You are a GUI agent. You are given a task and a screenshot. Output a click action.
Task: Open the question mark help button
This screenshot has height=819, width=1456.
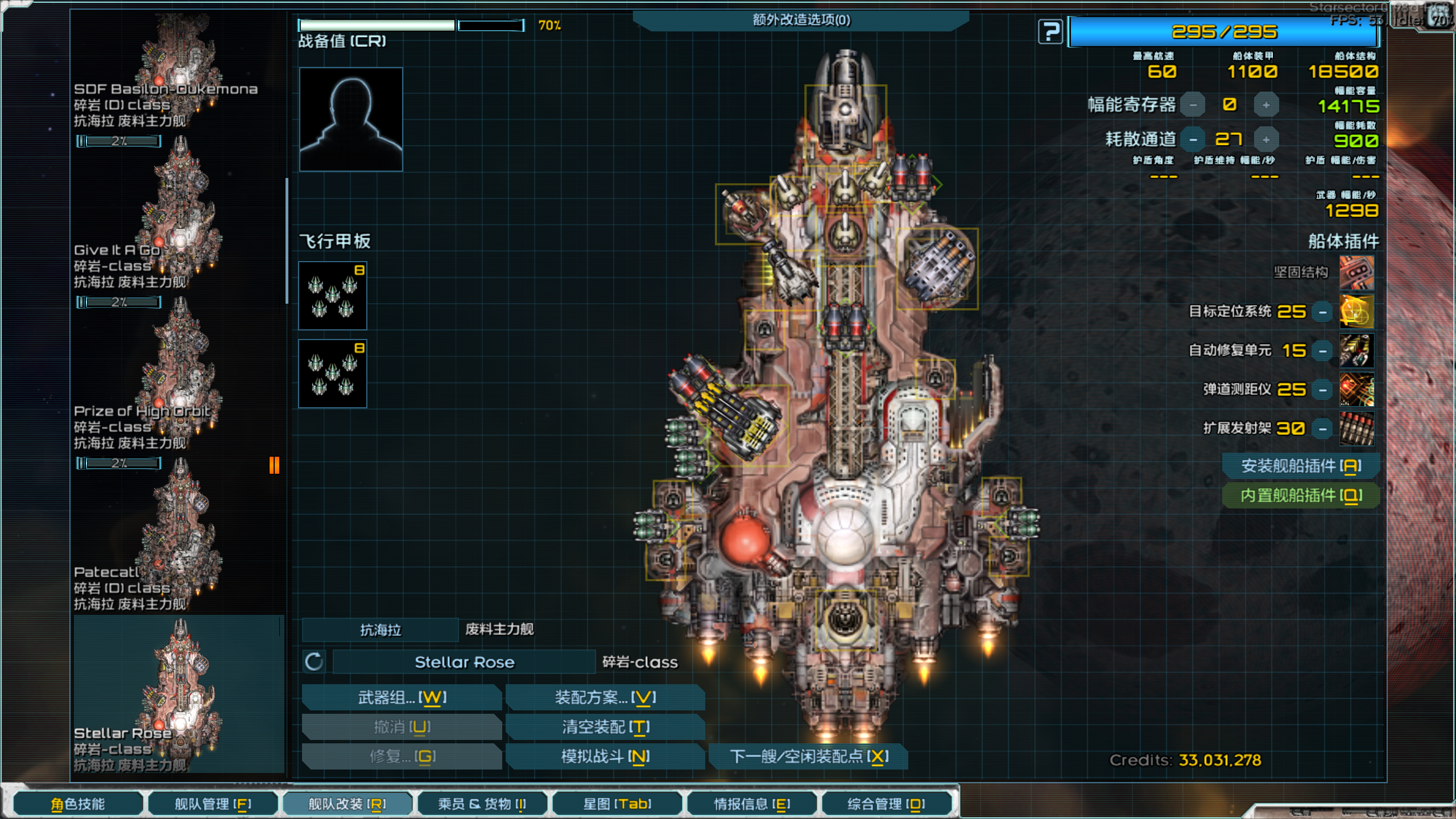1050,32
